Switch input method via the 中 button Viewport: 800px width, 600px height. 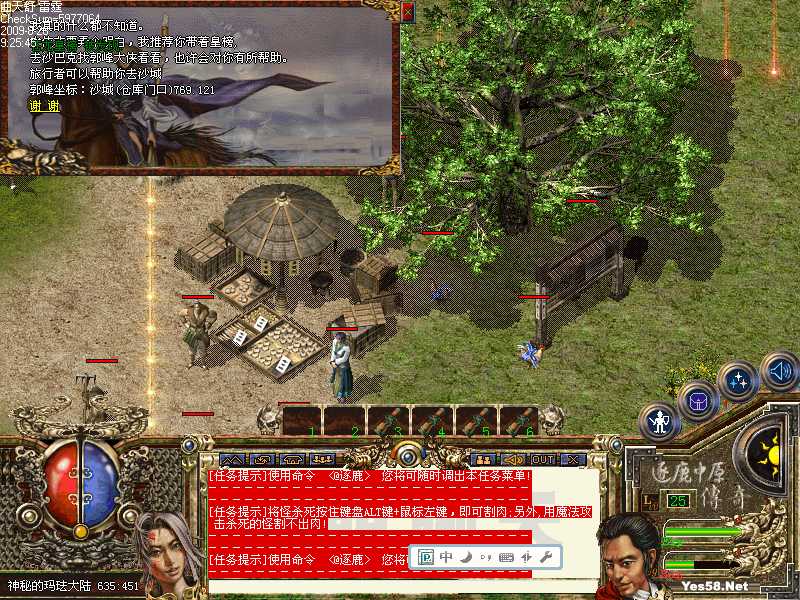(446, 556)
